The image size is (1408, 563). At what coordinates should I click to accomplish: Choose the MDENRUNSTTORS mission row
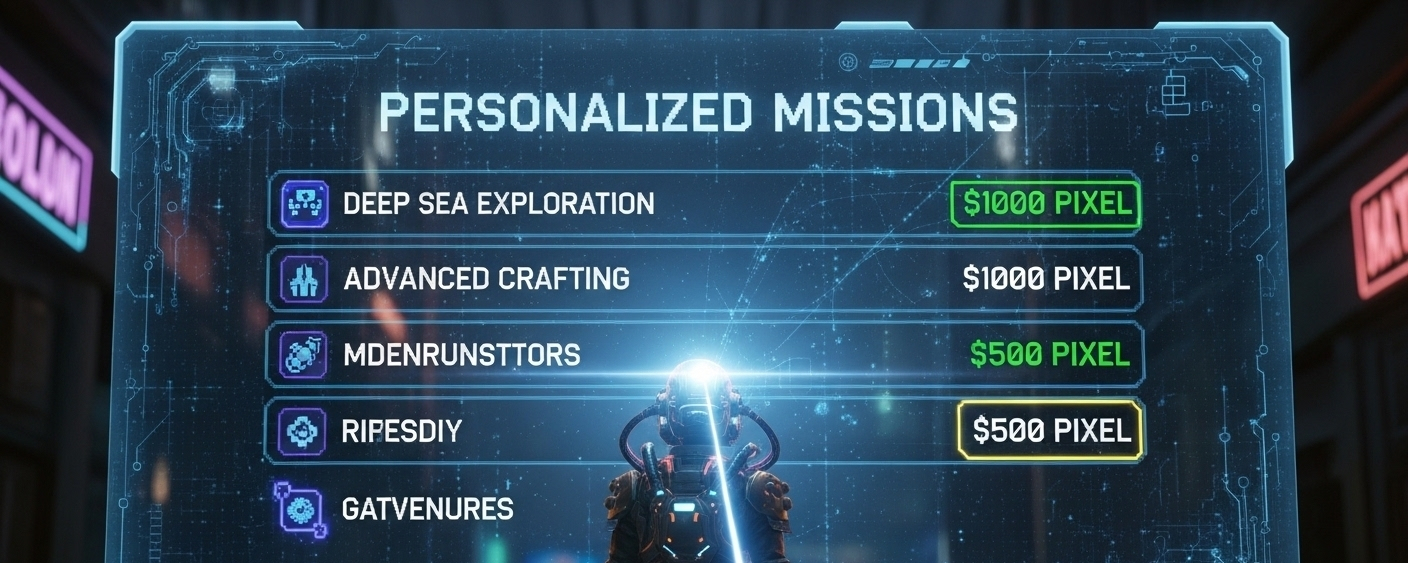click(461, 354)
